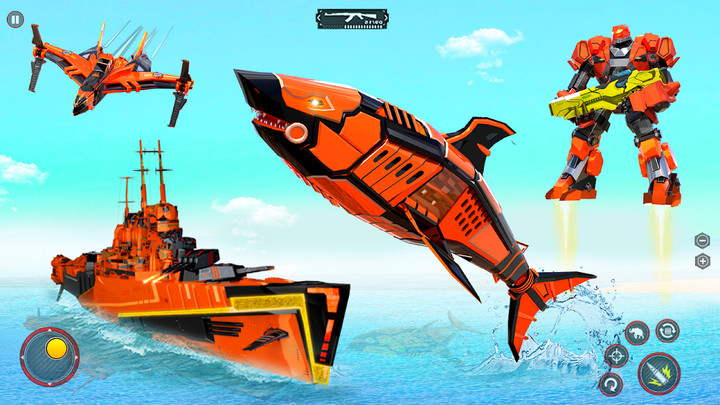Tap the yellow movement joystick knob
The width and height of the screenshot is (720, 405).
[x=57, y=349]
